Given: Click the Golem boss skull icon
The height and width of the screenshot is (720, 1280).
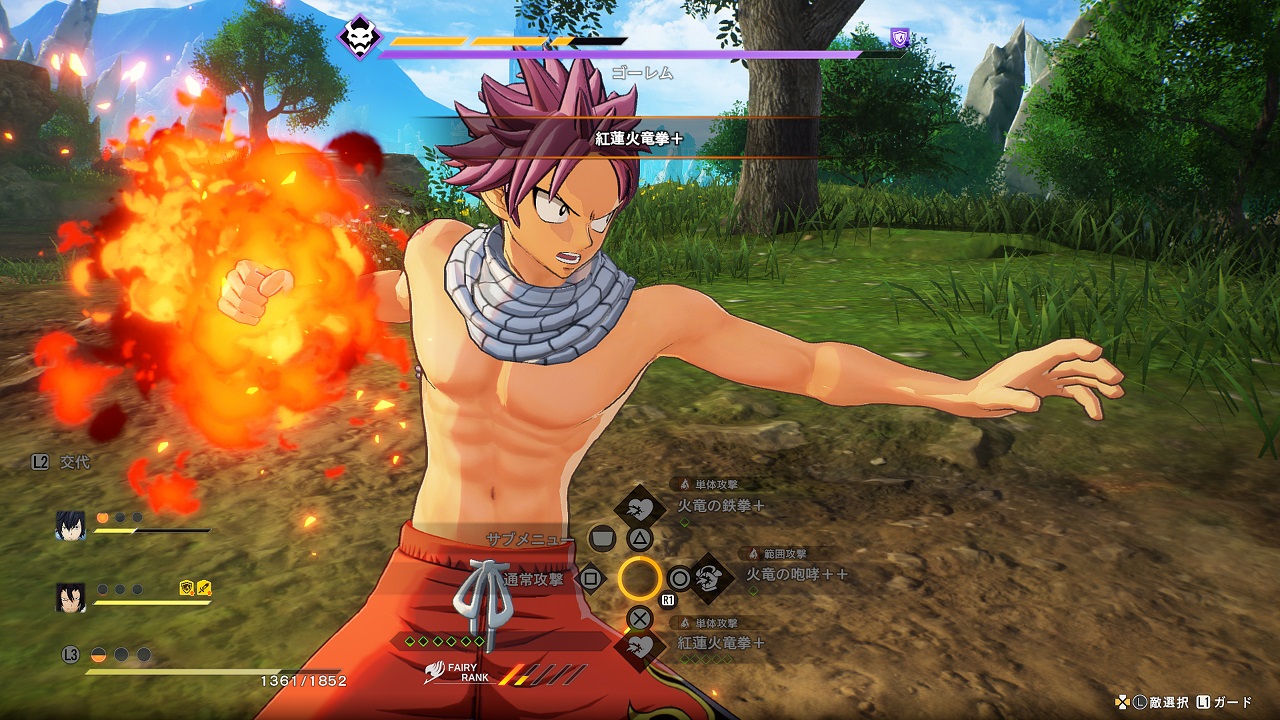Looking at the screenshot, I should tap(358, 38).
